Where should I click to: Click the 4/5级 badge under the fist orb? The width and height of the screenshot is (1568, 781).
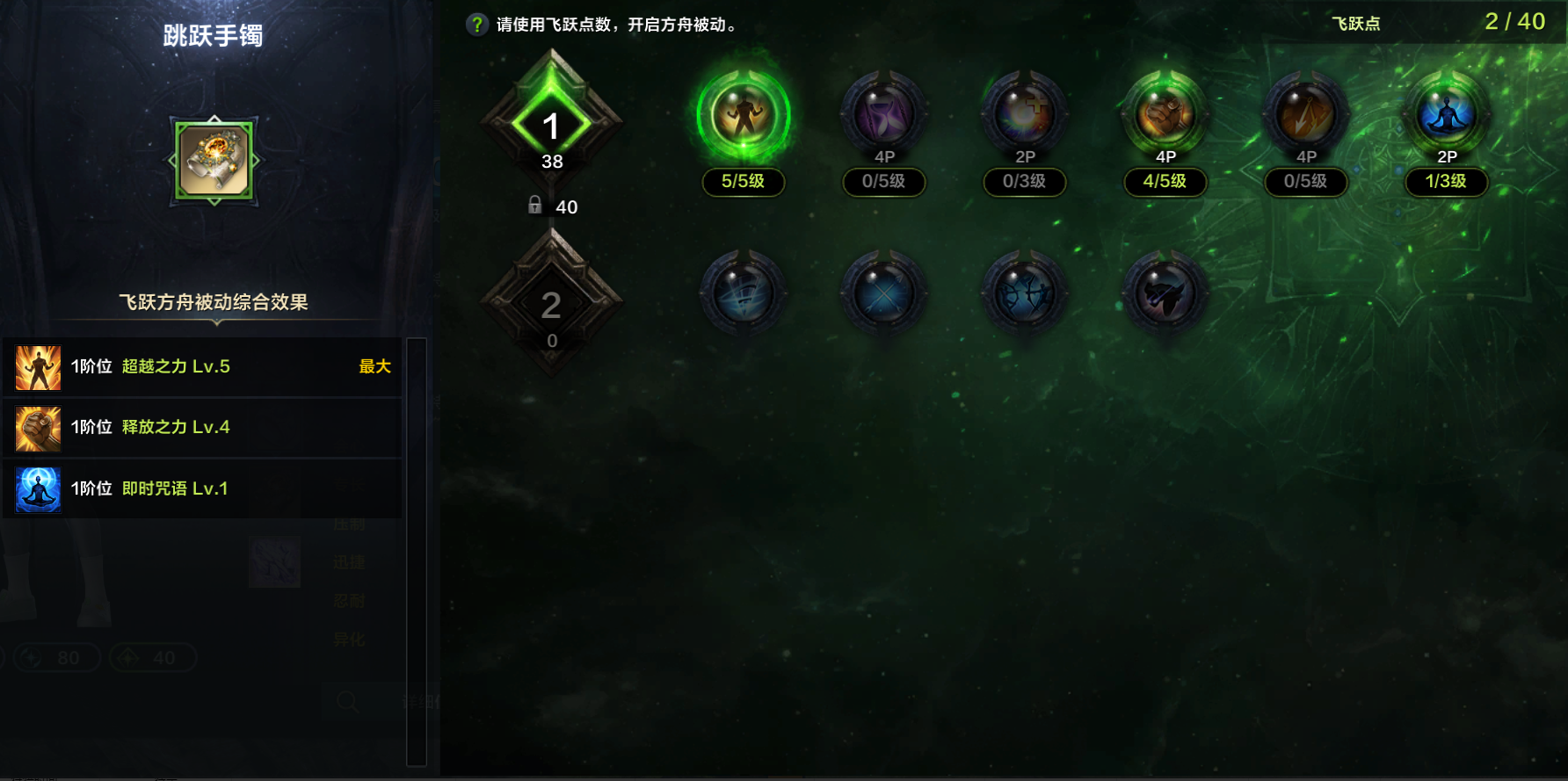coord(1165,183)
